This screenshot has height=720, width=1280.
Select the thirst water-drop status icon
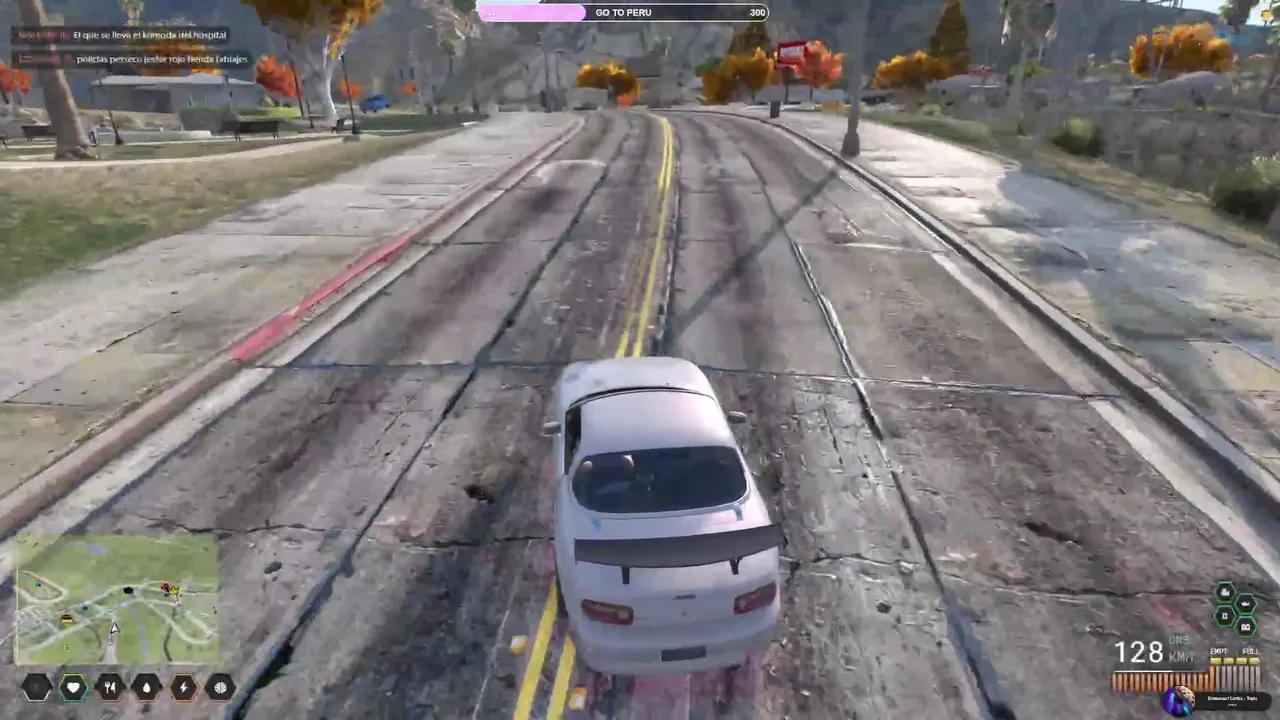146,687
